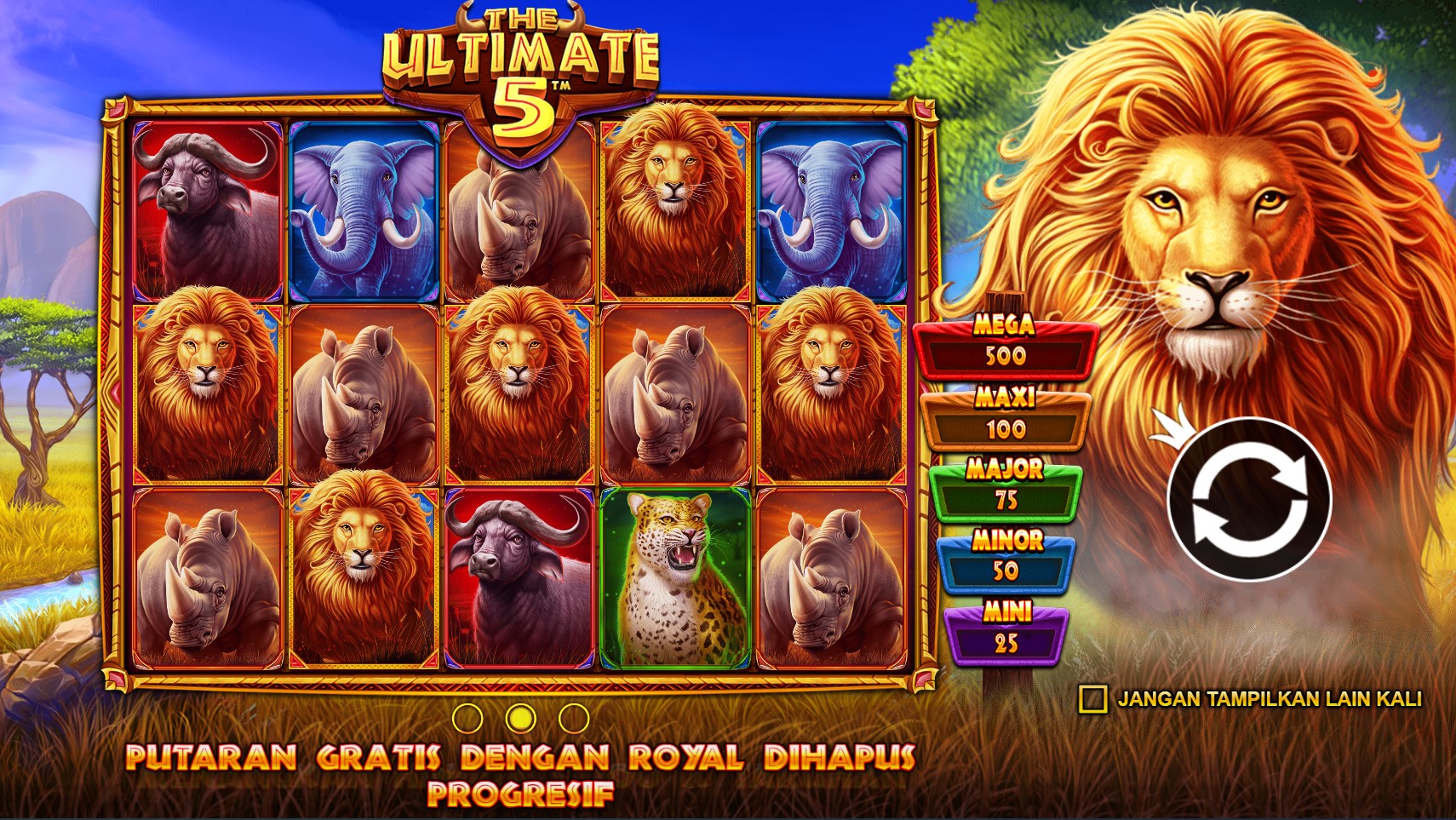Choose the highlighted middle slide dot
This screenshot has width=1456, height=820.
click(x=520, y=719)
